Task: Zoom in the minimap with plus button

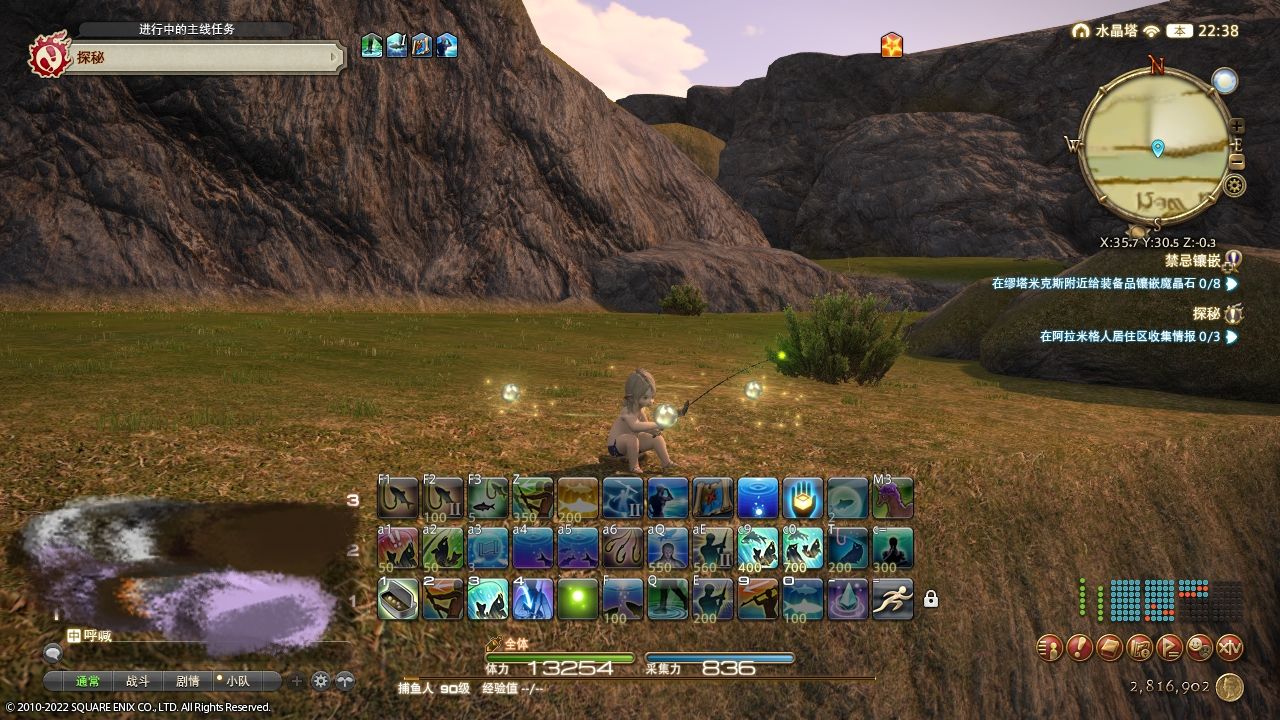Action: (x=1237, y=127)
